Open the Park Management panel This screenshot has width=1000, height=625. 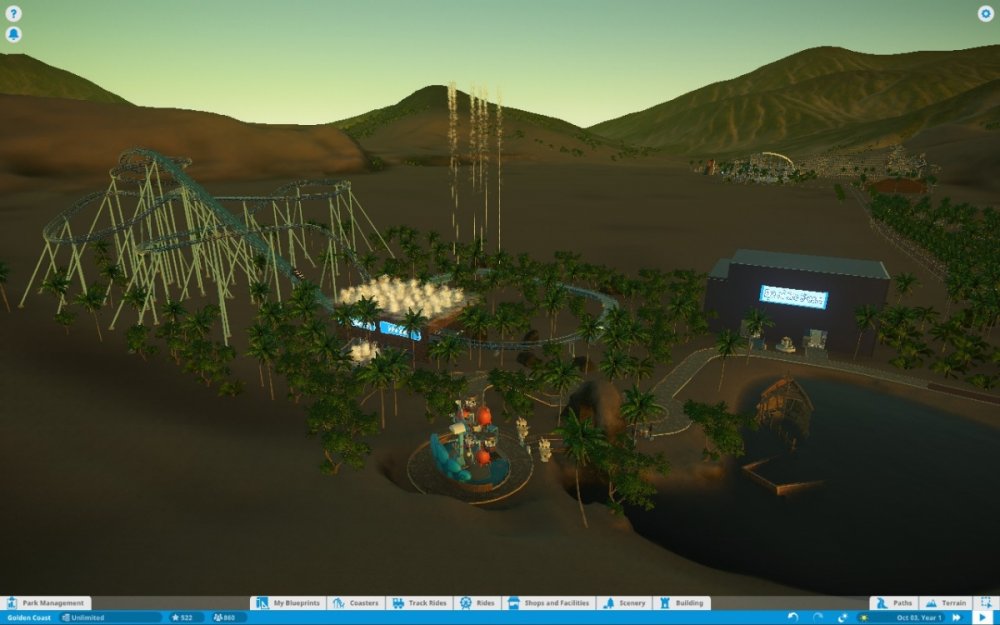point(46,603)
